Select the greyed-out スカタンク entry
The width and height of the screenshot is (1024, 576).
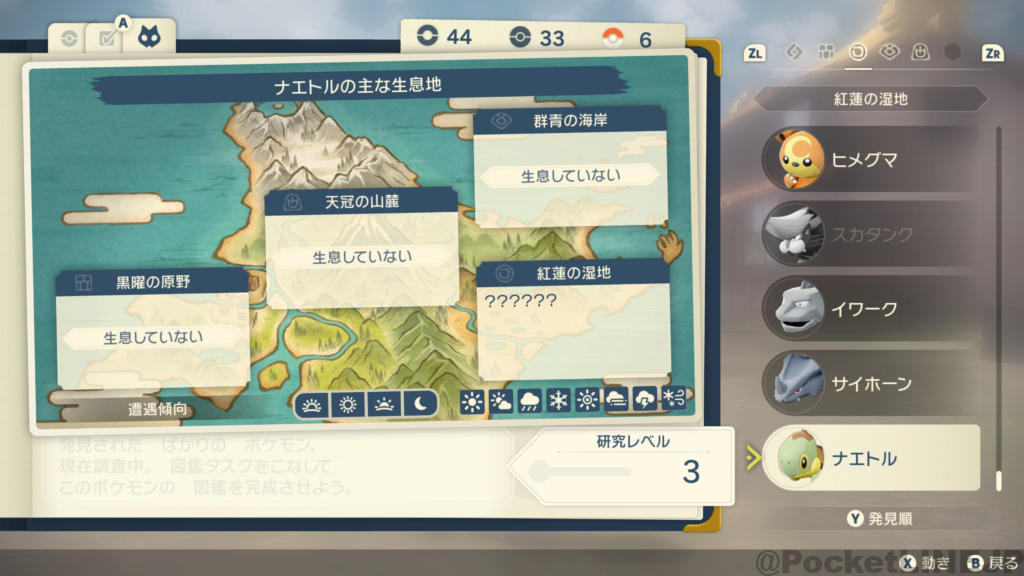pos(868,234)
